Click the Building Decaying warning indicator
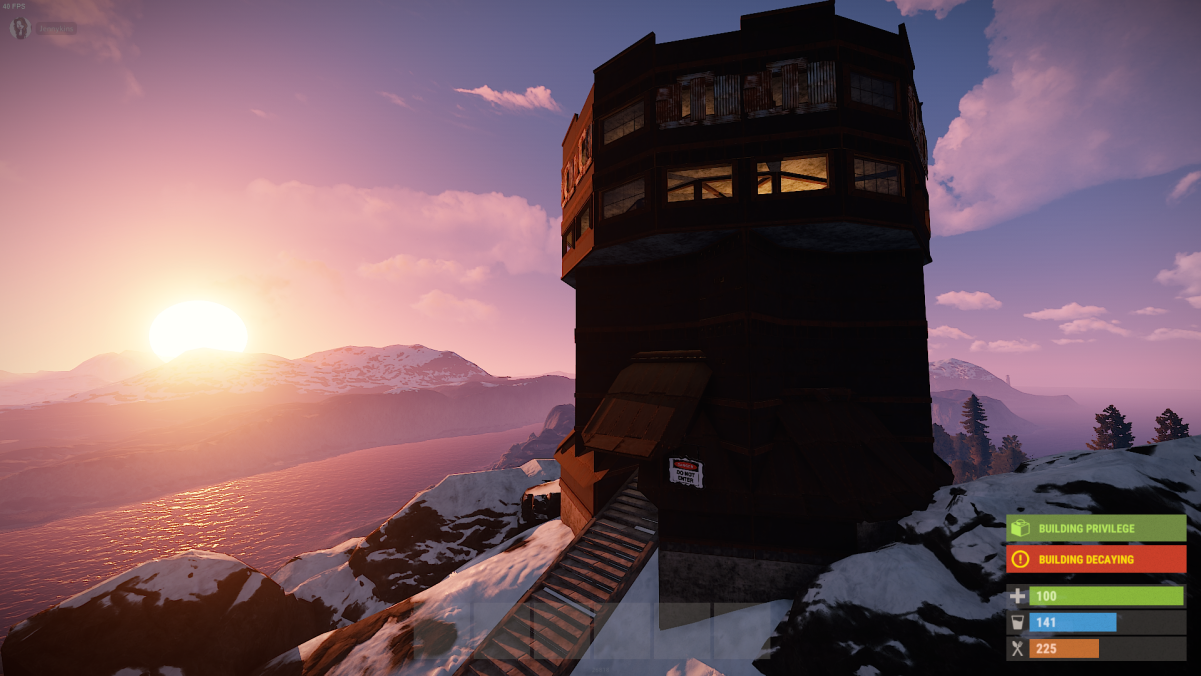This screenshot has height=676, width=1201. click(x=1095, y=559)
